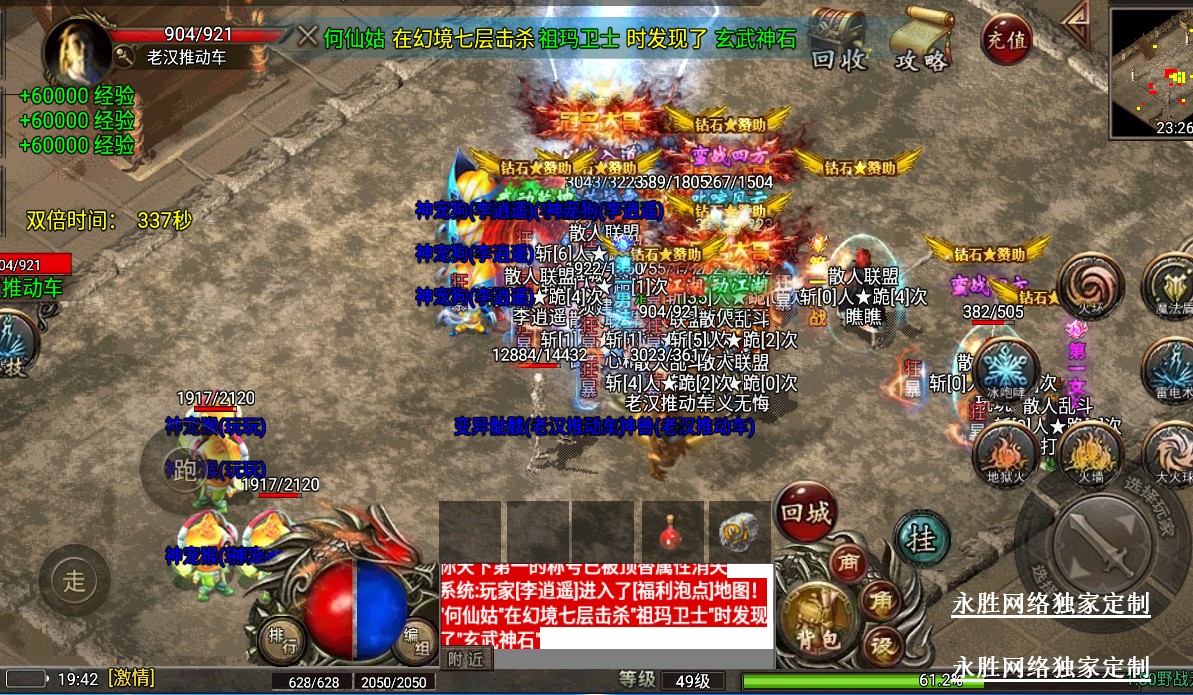
Task: Toggle auto-battle with the 挂 button
Action: 920,540
